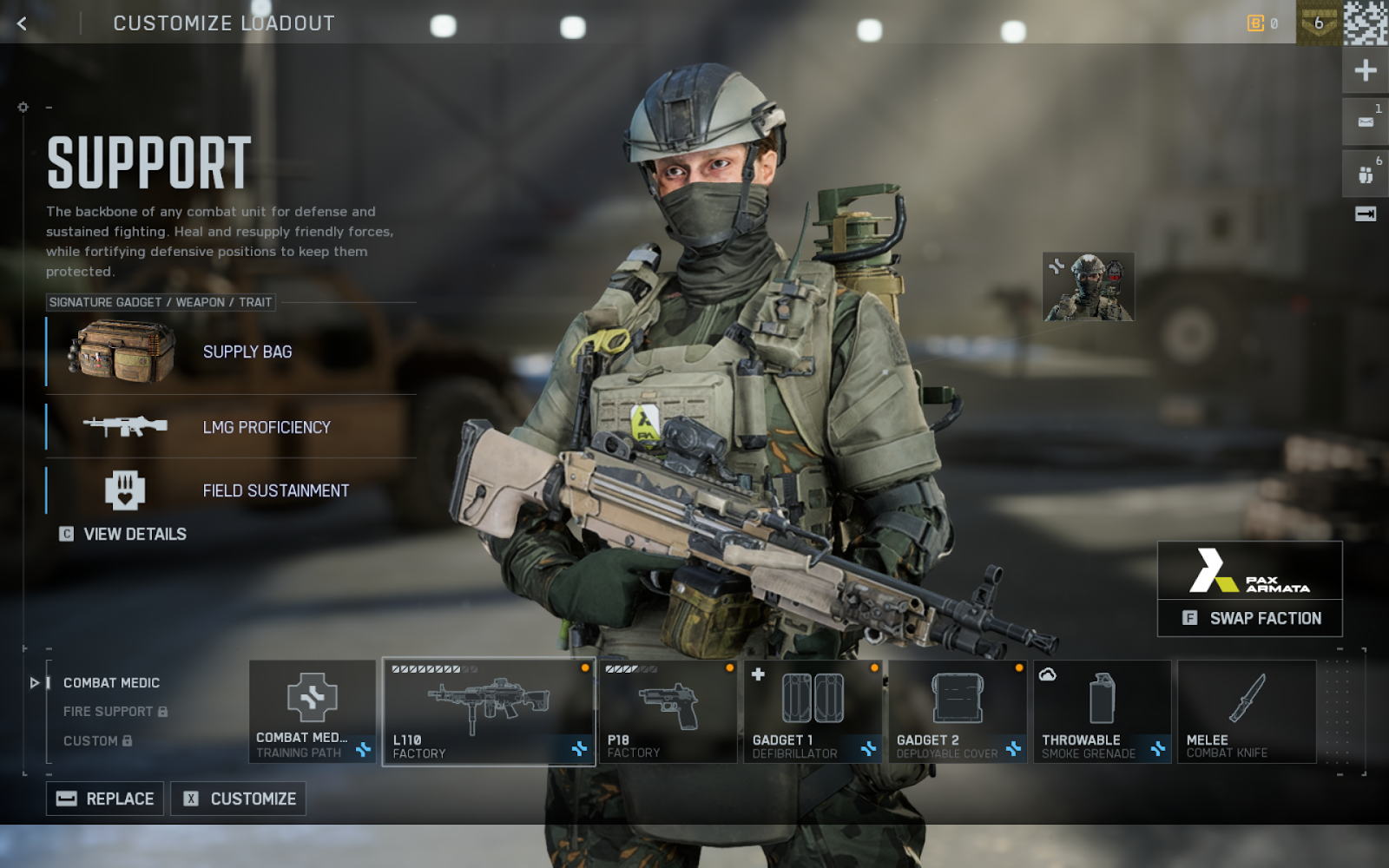Click the Customize button
Viewport: 1389px width, 868px height.
[x=239, y=799]
